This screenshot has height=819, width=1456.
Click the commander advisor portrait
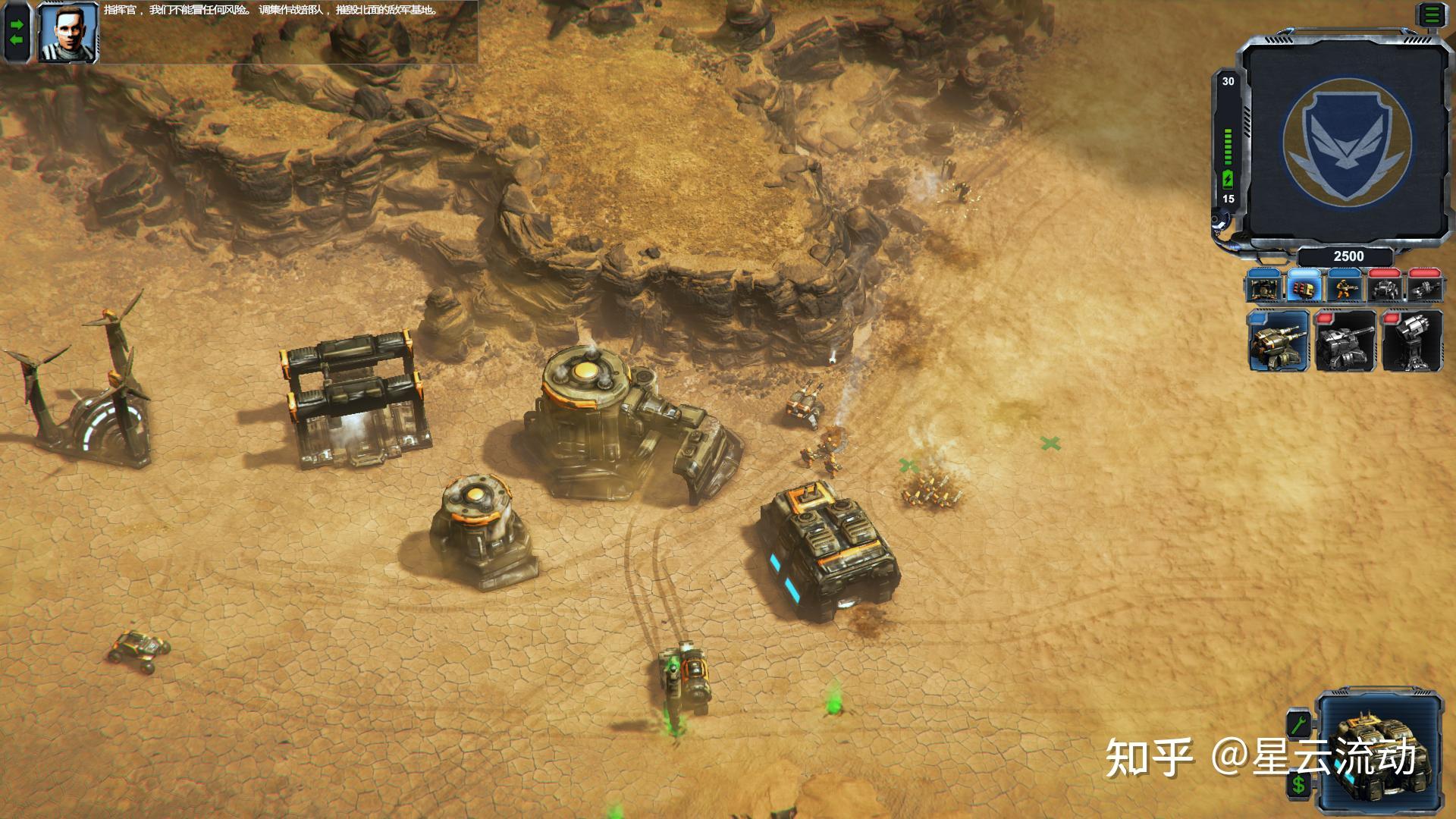(x=67, y=33)
